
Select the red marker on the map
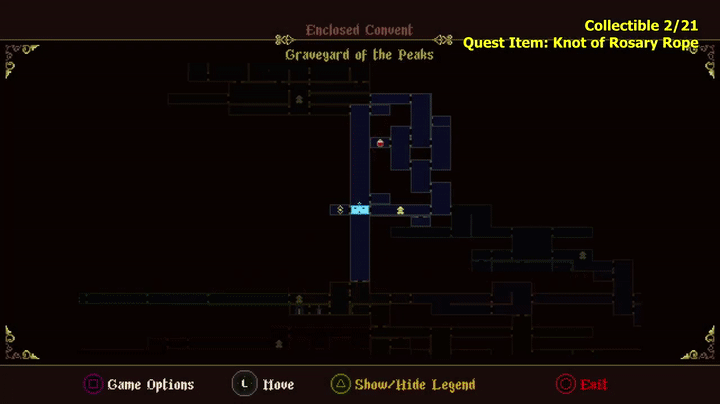(x=380, y=143)
